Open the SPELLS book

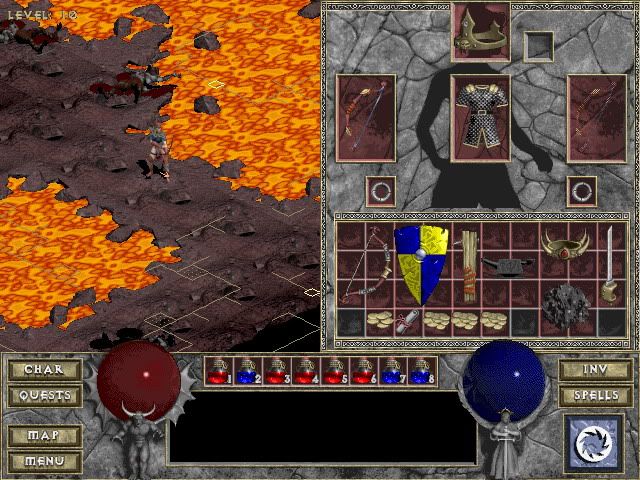click(x=594, y=396)
